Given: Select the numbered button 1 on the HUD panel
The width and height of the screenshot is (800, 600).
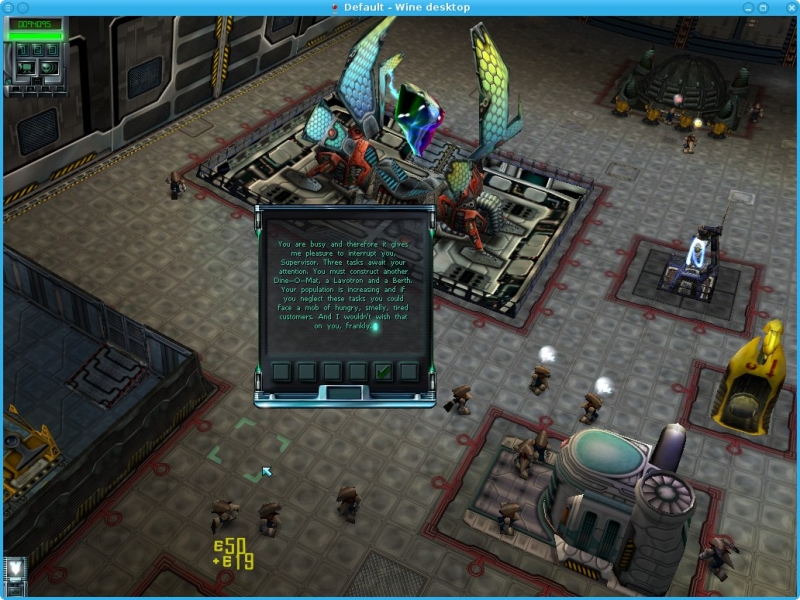Looking at the screenshot, I should tap(23, 50).
